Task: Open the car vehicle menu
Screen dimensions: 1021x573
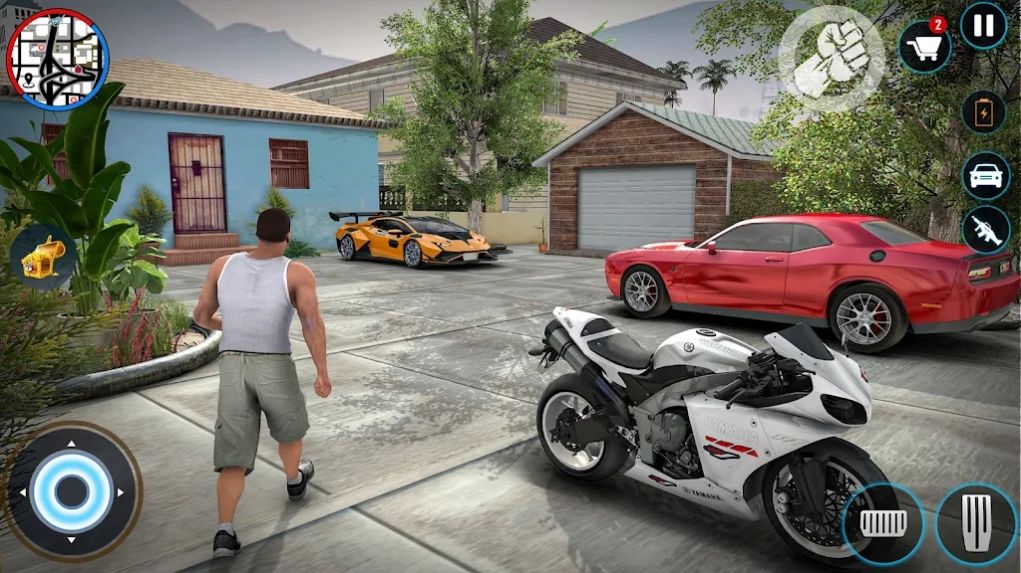Action: tap(985, 175)
